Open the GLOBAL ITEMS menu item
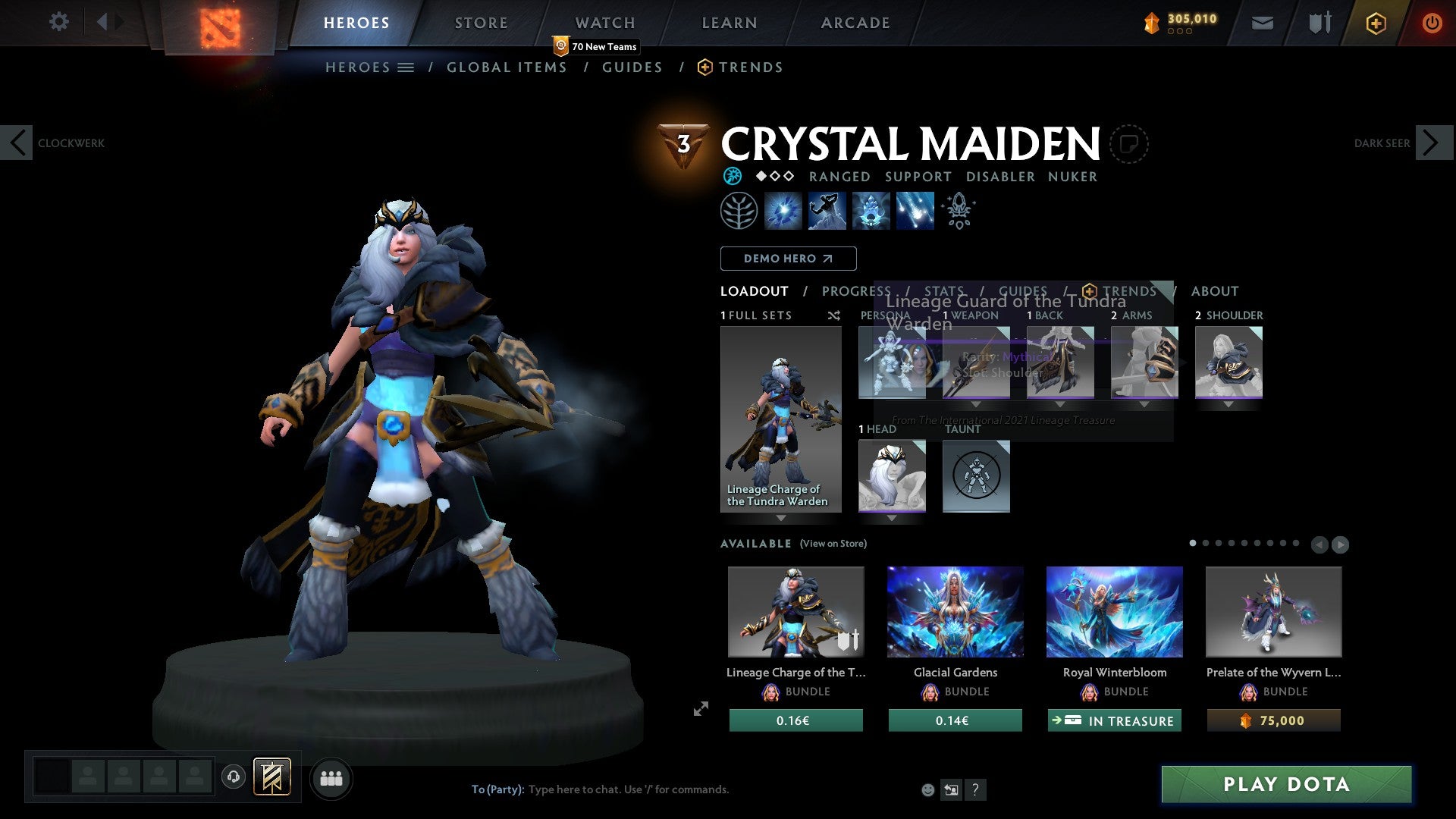Screen dimensions: 1456x819 coord(507,67)
